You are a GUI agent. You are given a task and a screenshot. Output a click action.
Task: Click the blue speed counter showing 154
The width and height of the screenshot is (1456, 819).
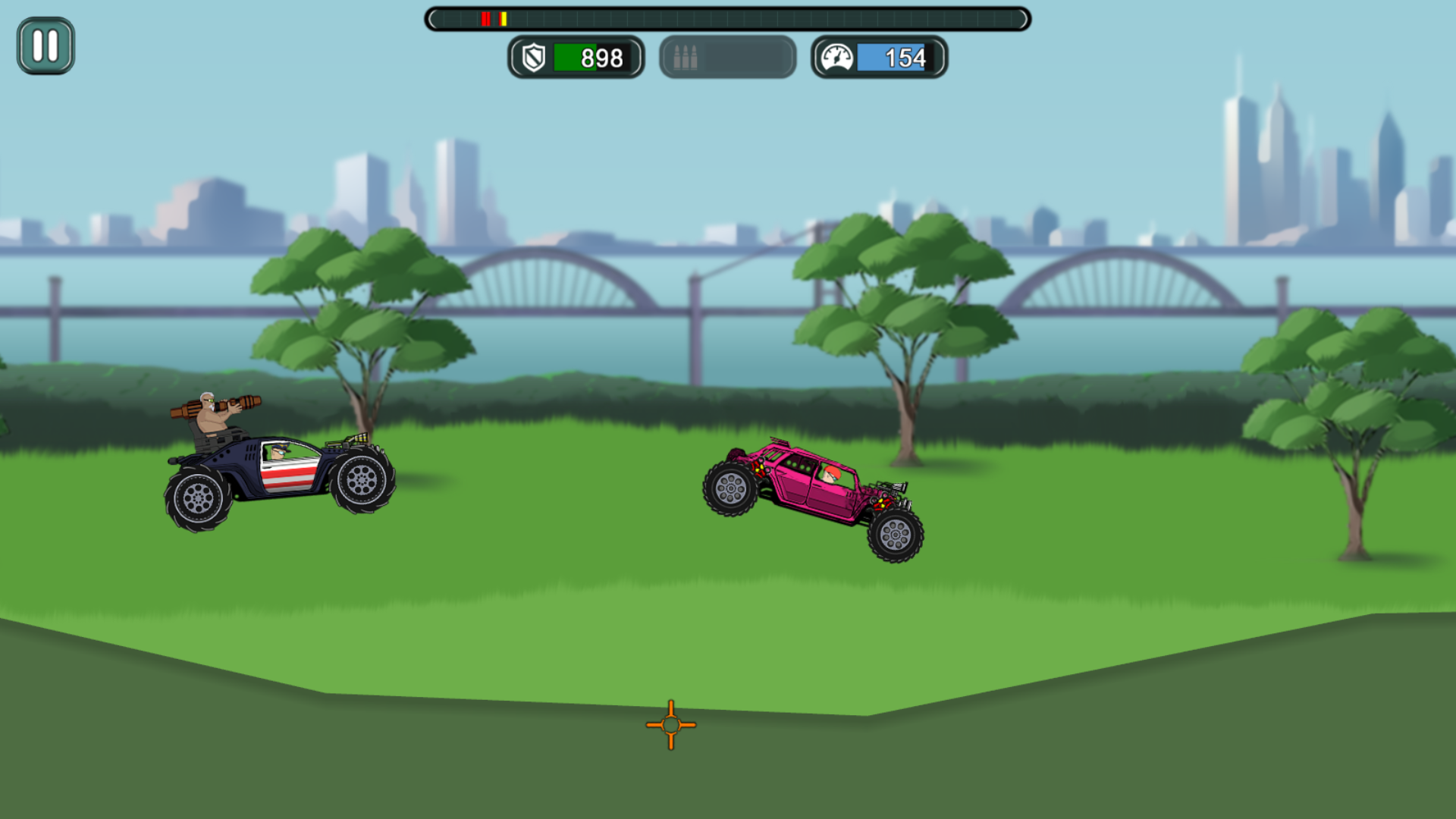(x=901, y=58)
